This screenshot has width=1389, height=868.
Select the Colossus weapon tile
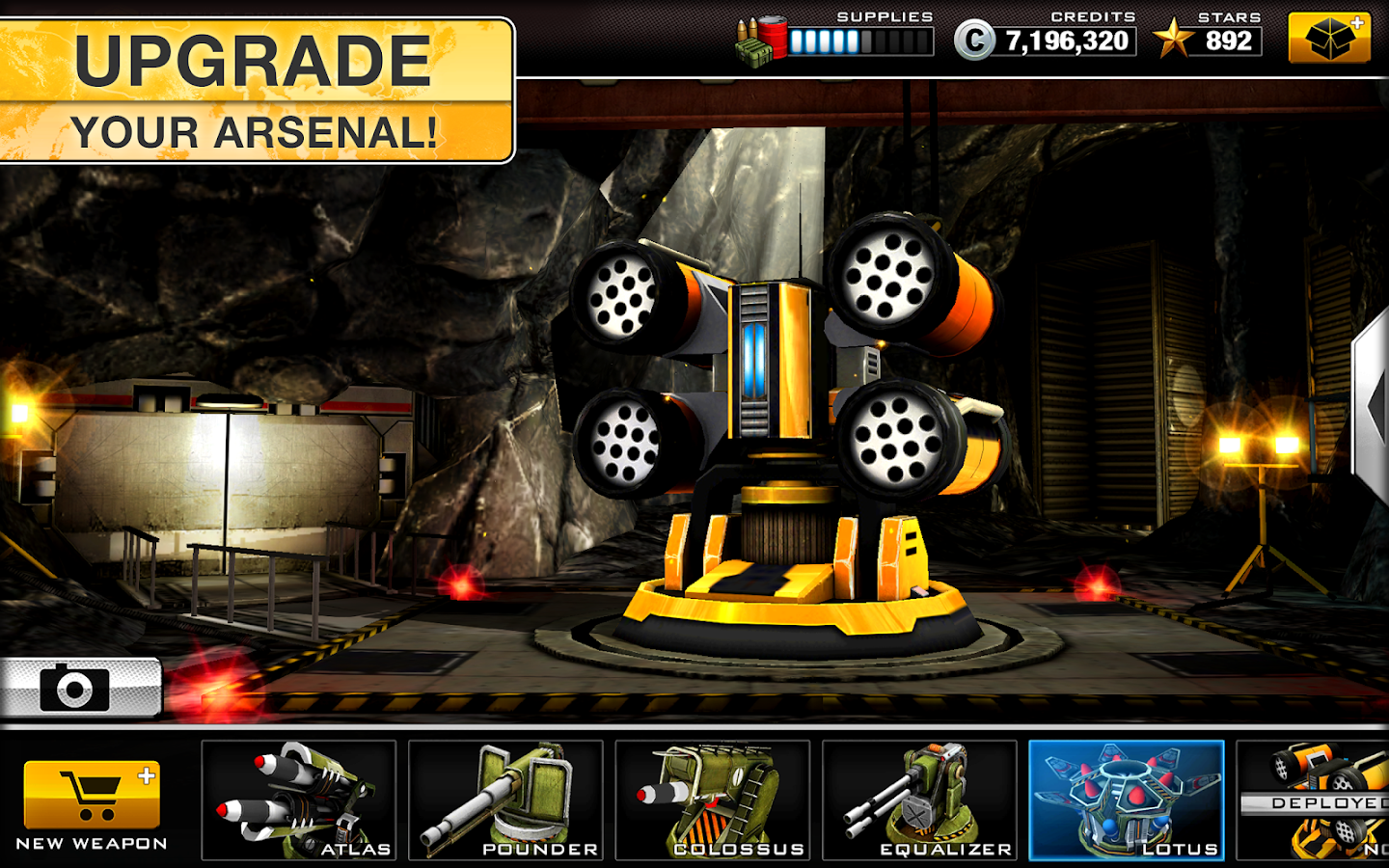click(x=713, y=800)
